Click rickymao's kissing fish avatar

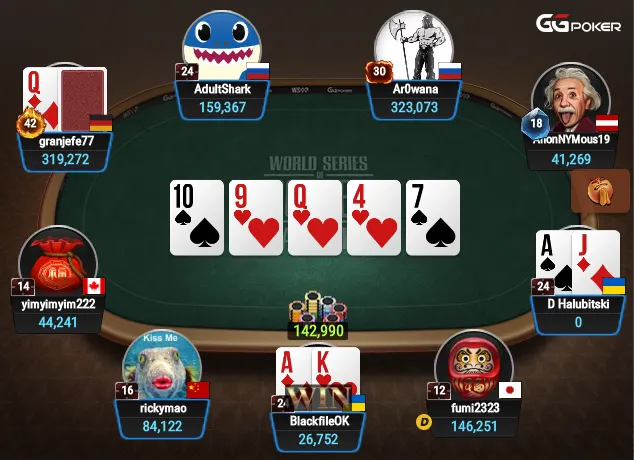(161, 364)
